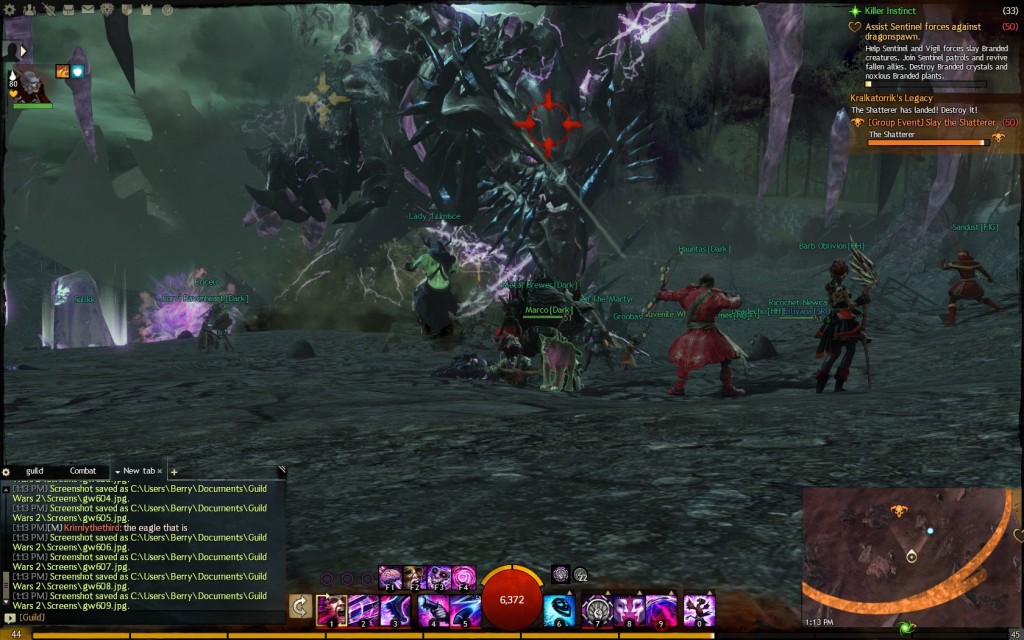The height and width of the screenshot is (640, 1024).
Task: Select the Killer Instinct objective entry
Action: (891, 10)
